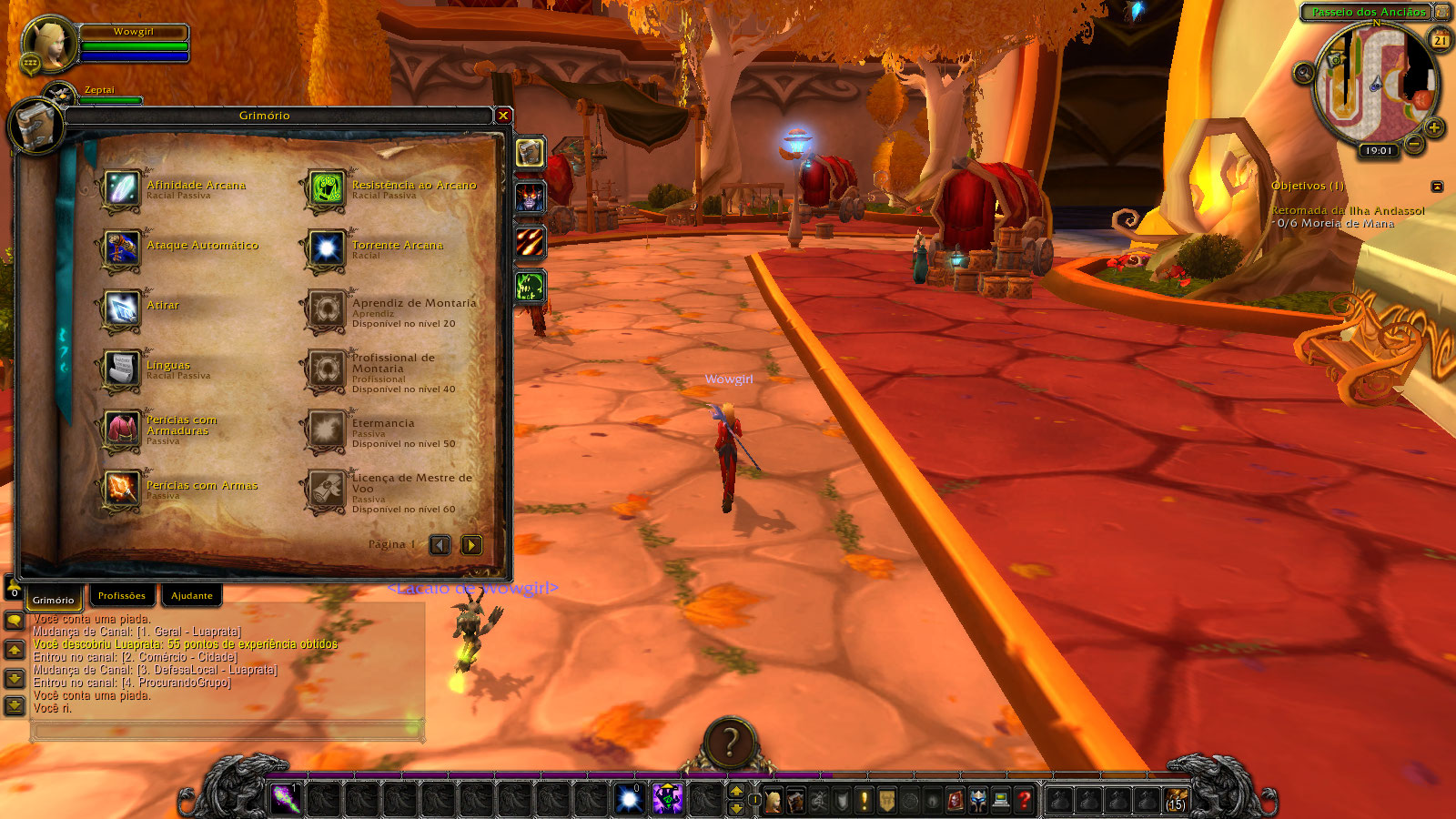This screenshot has height=819, width=1456.
Task: Switch to the Profissões tab
Action: [122, 596]
